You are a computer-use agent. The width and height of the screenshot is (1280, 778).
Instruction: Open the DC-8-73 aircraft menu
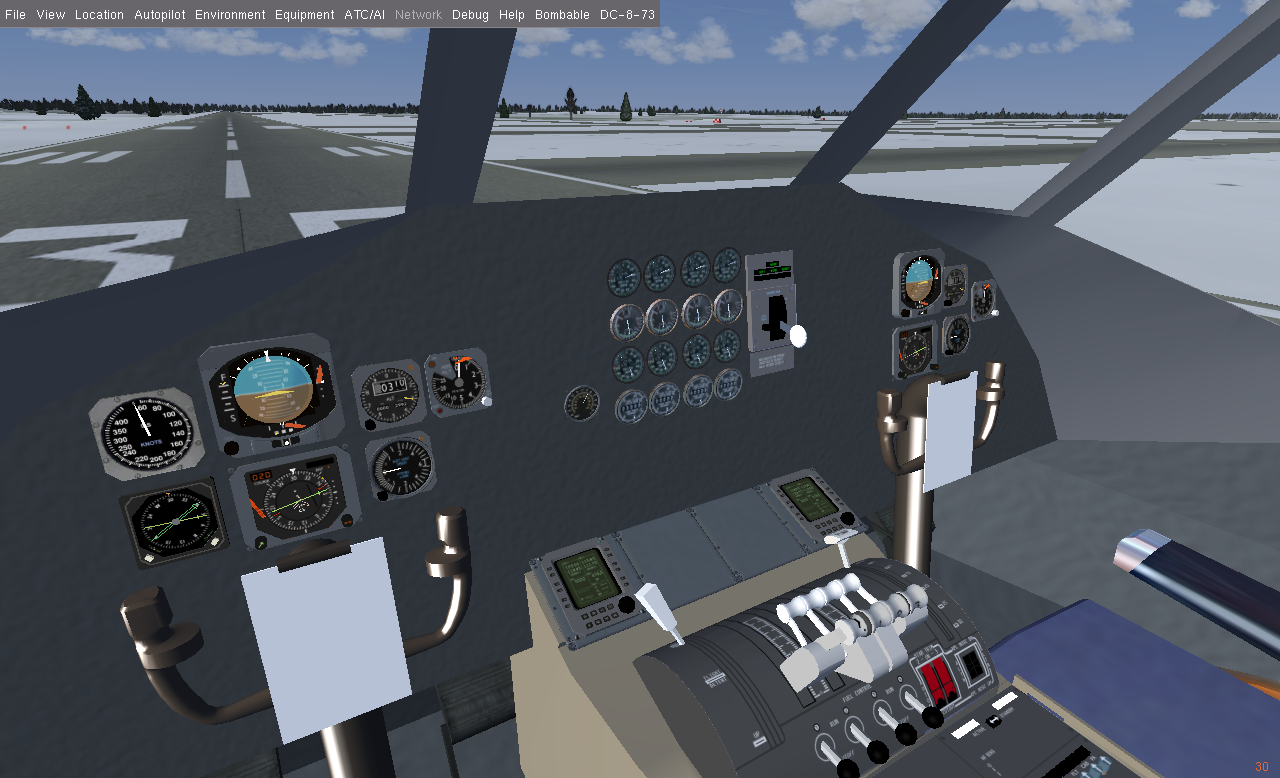pyautogui.click(x=627, y=15)
